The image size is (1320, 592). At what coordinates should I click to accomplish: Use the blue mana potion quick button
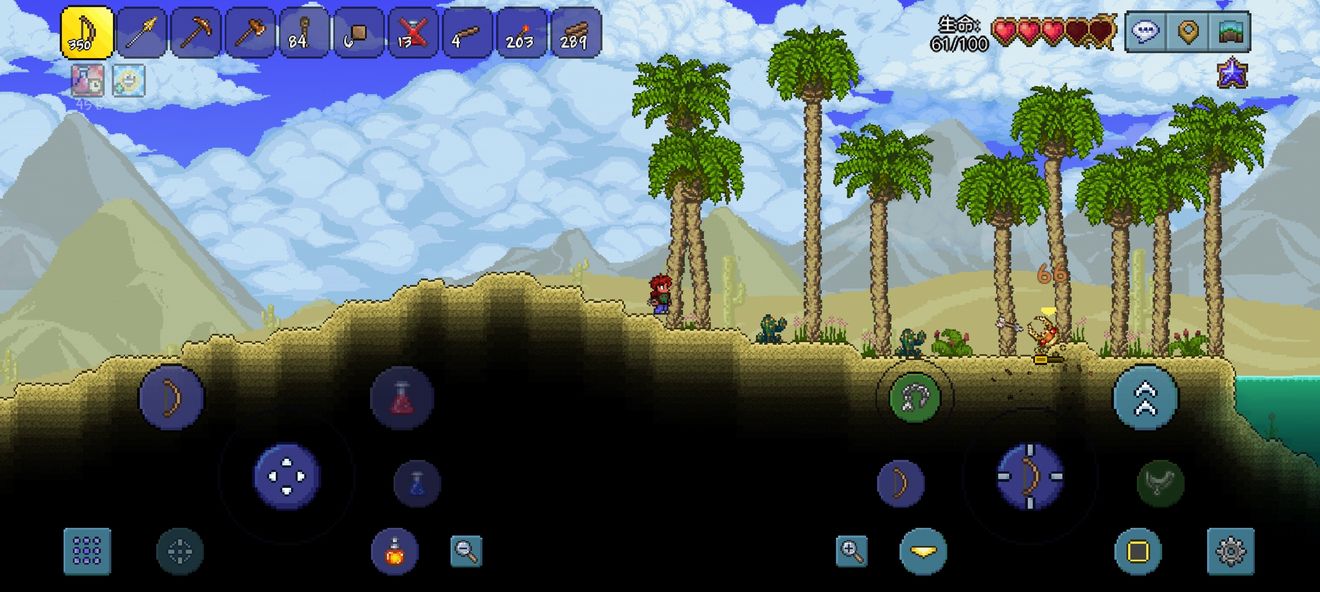click(417, 483)
